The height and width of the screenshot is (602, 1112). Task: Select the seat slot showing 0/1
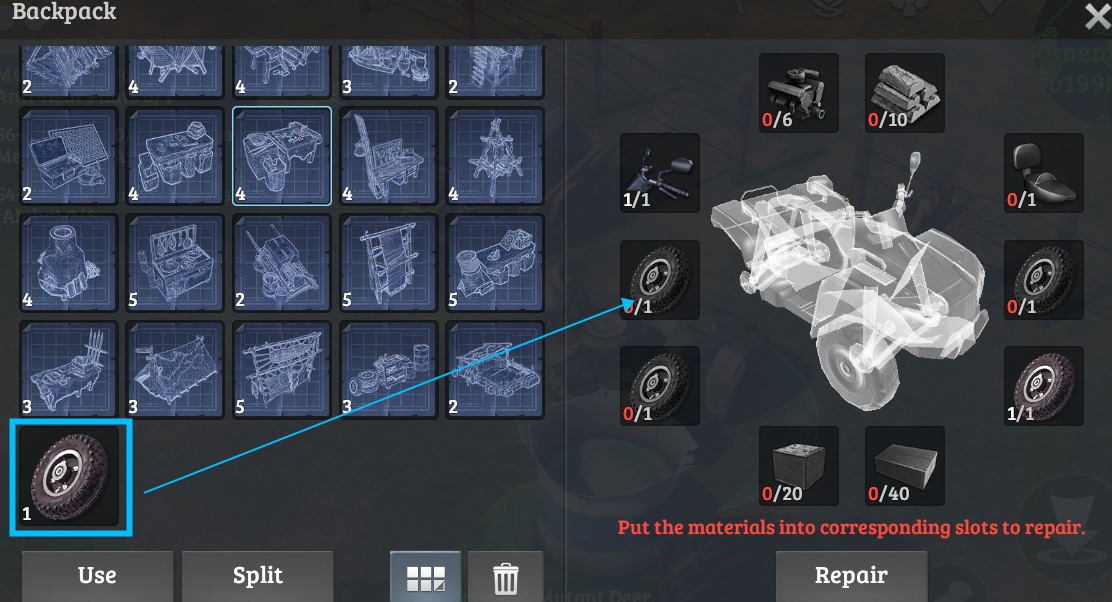tap(1043, 174)
